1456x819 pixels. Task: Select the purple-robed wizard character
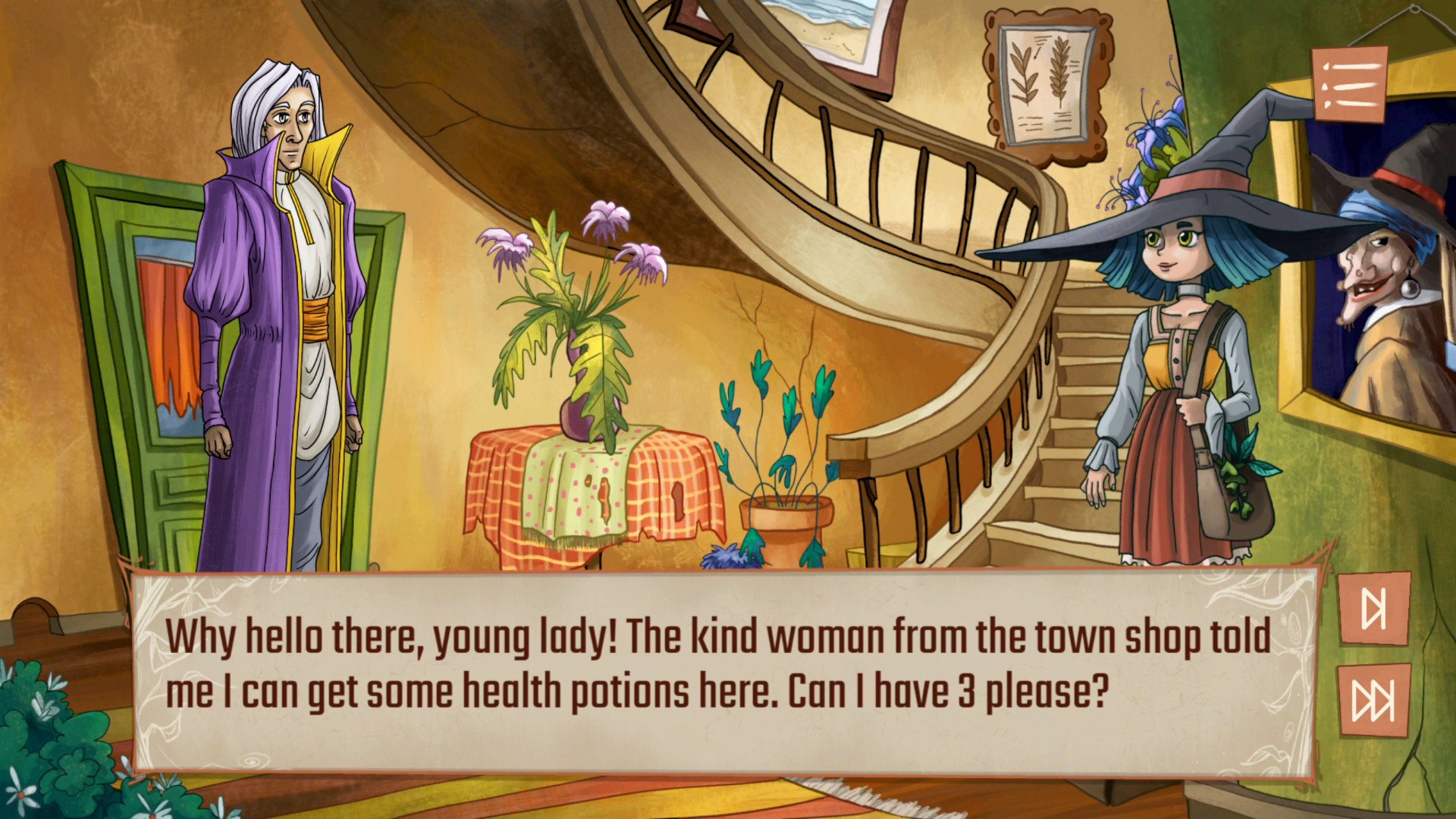pyautogui.click(x=281, y=303)
